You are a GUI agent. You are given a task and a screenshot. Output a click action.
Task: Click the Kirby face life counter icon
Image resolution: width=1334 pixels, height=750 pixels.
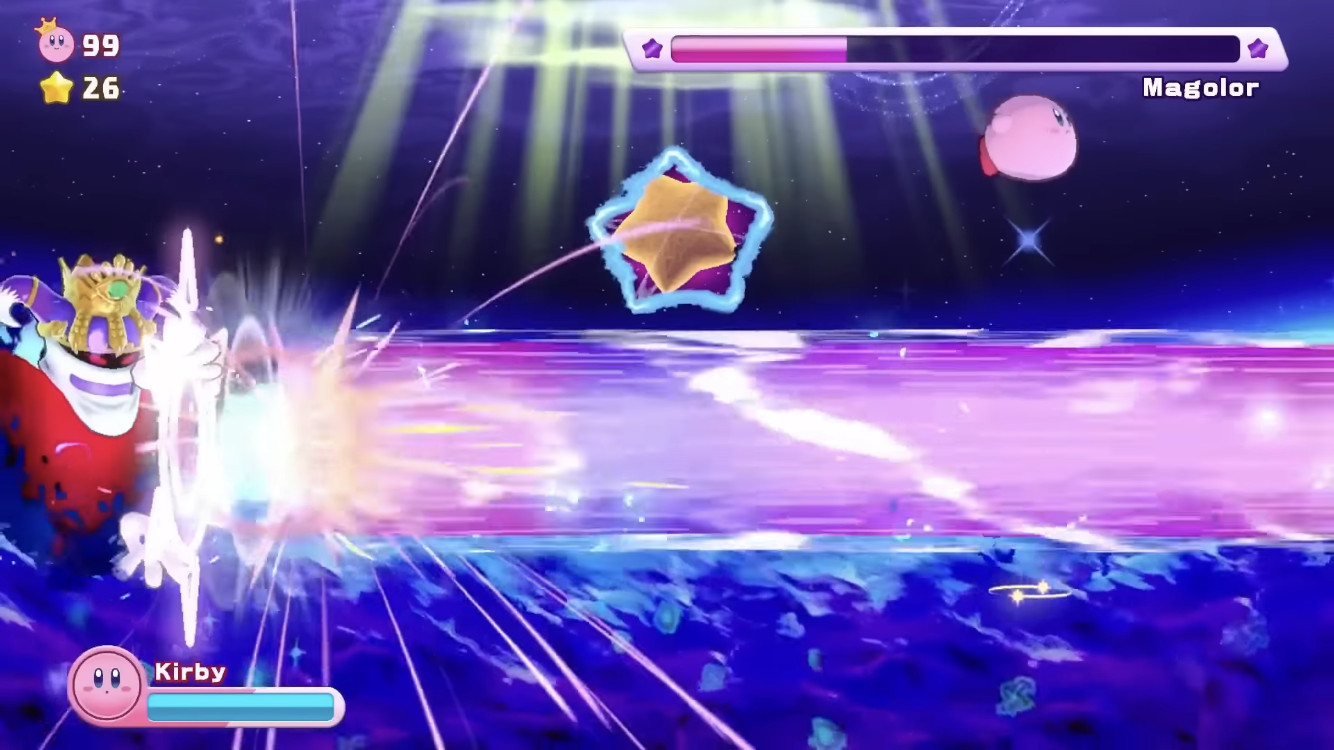click(55, 43)
